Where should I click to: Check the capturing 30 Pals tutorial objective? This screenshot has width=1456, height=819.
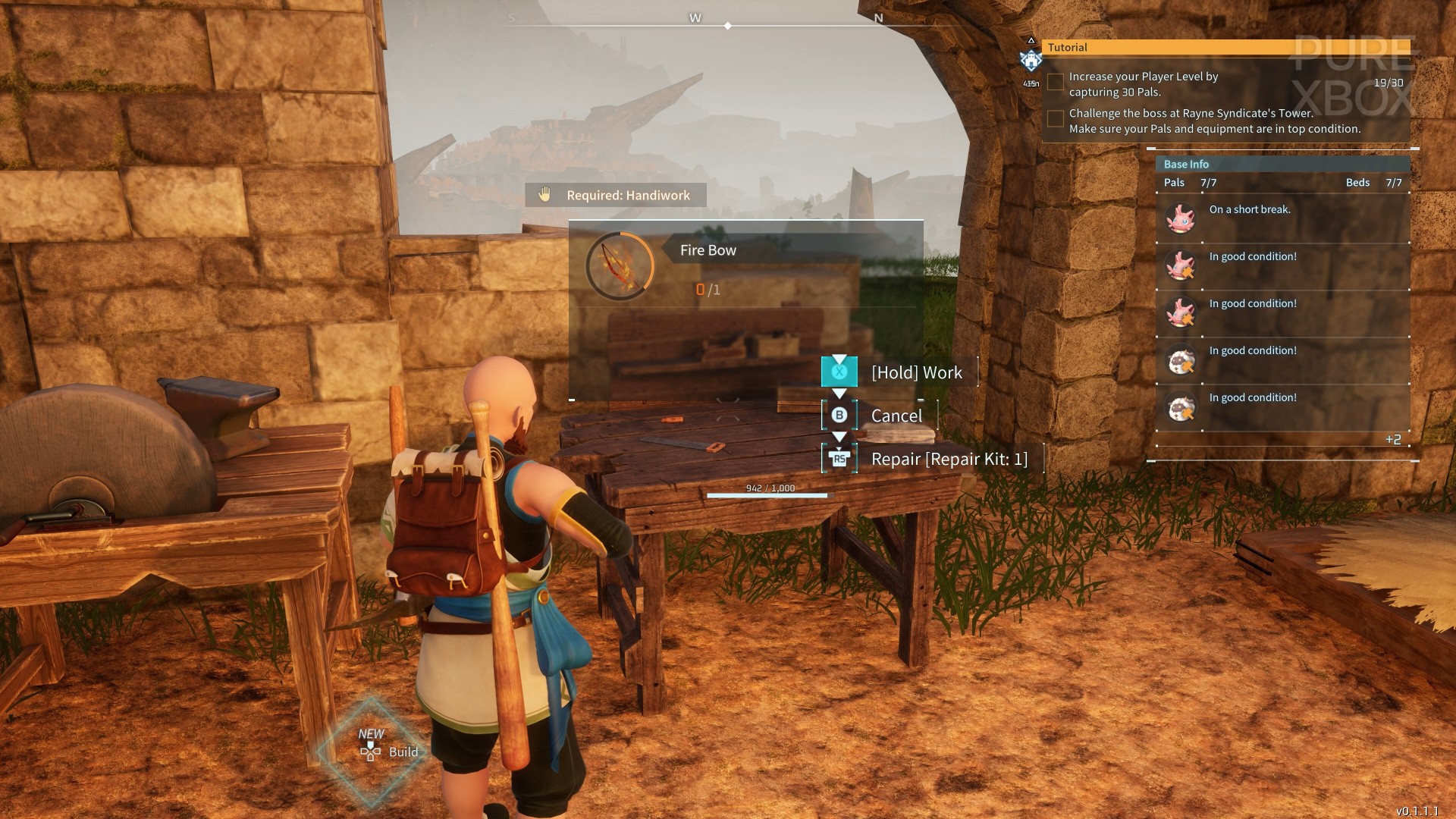[x=1055, y=82]
